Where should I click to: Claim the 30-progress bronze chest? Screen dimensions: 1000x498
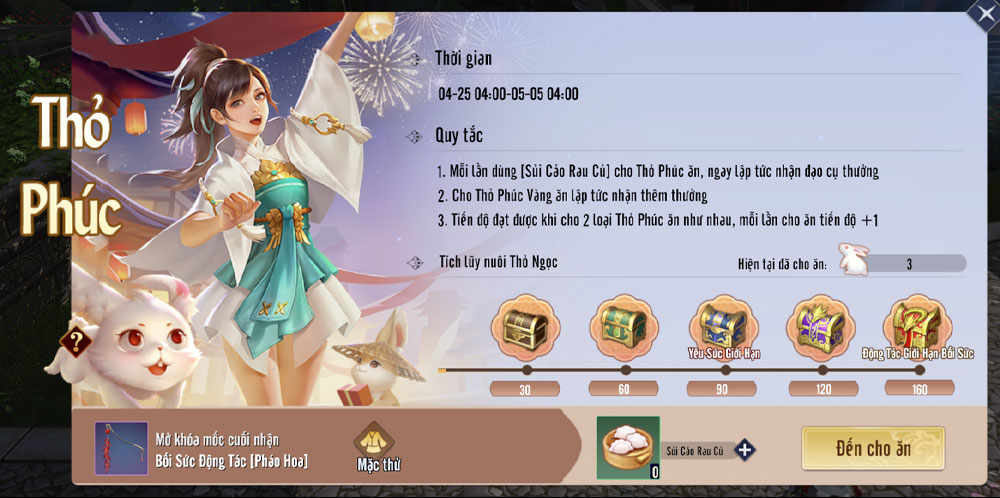(524, 327)
